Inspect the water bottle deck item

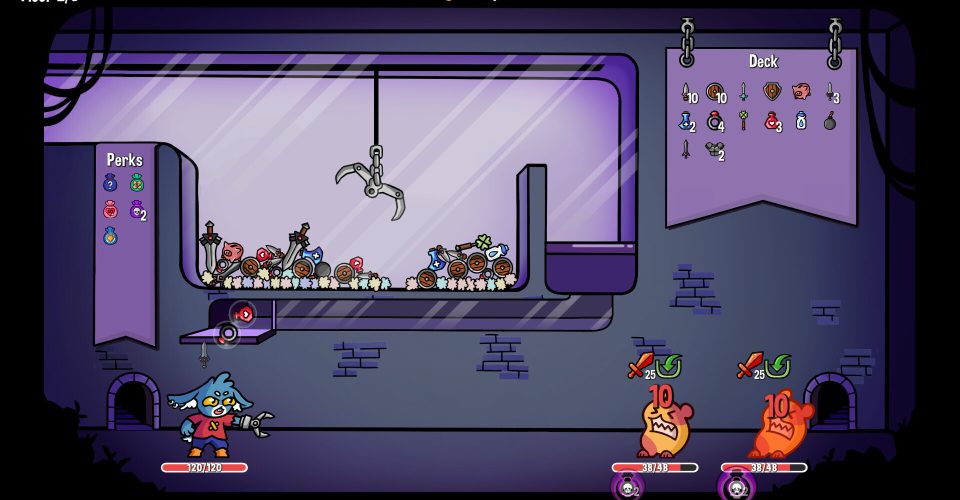(800, 121)
